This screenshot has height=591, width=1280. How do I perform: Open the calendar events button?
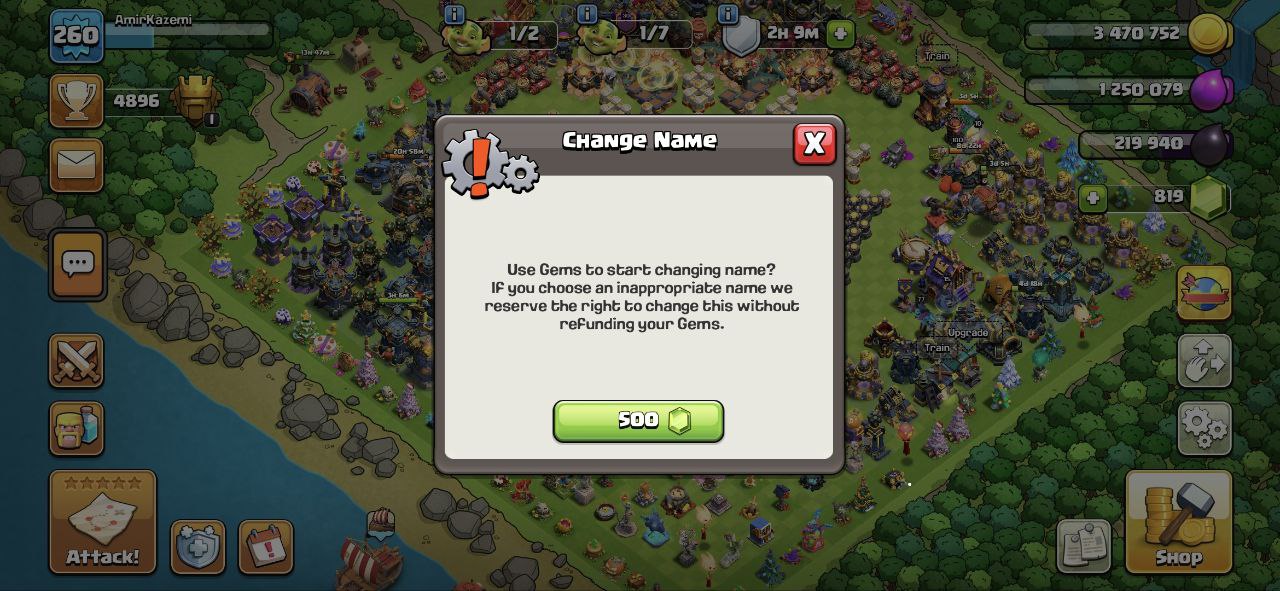266,547
